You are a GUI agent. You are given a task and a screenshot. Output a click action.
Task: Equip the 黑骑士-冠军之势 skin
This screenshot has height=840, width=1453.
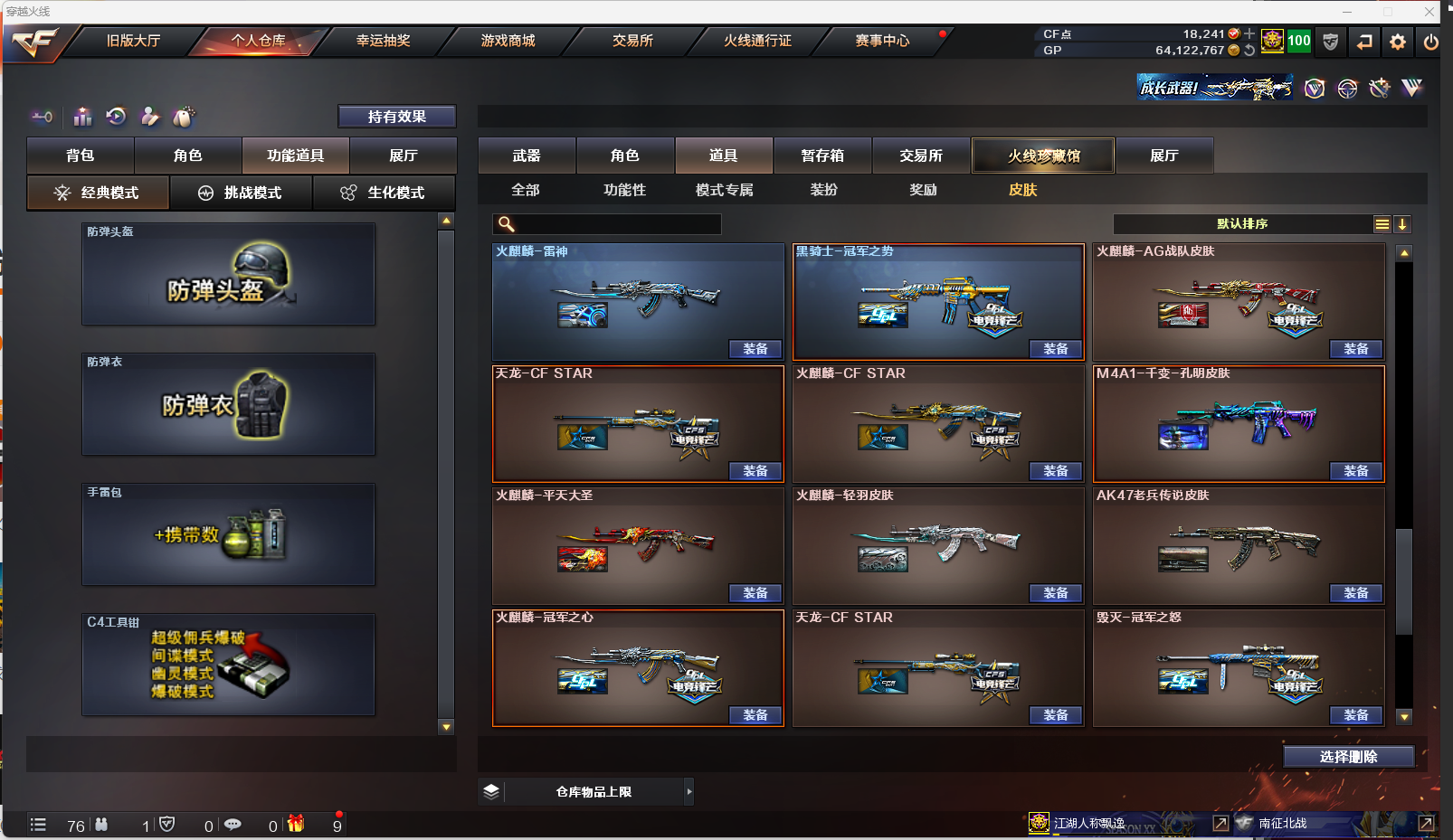pos(1056,349)
